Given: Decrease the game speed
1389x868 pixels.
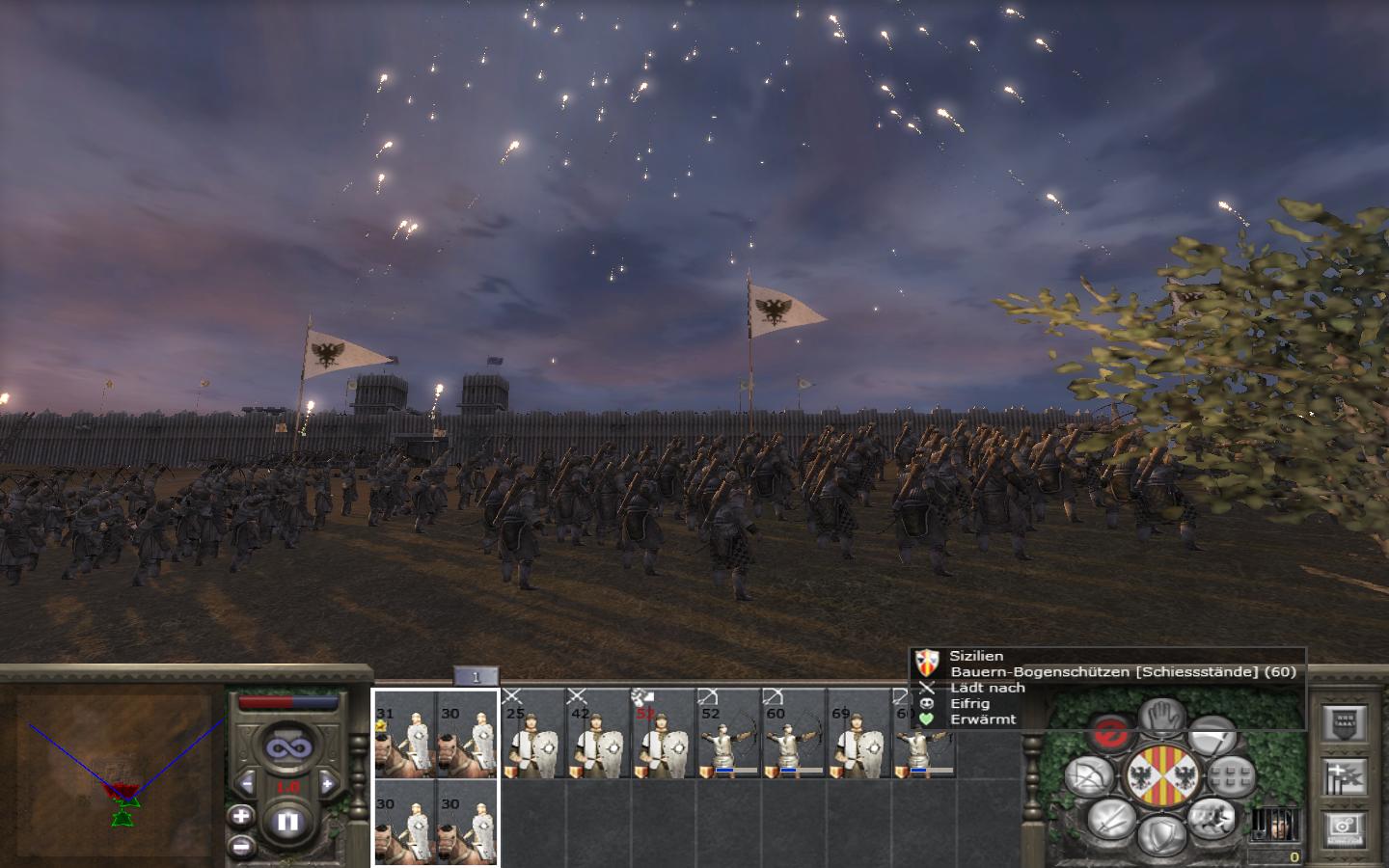Looking at the screenshot, I should coord(248,783).
